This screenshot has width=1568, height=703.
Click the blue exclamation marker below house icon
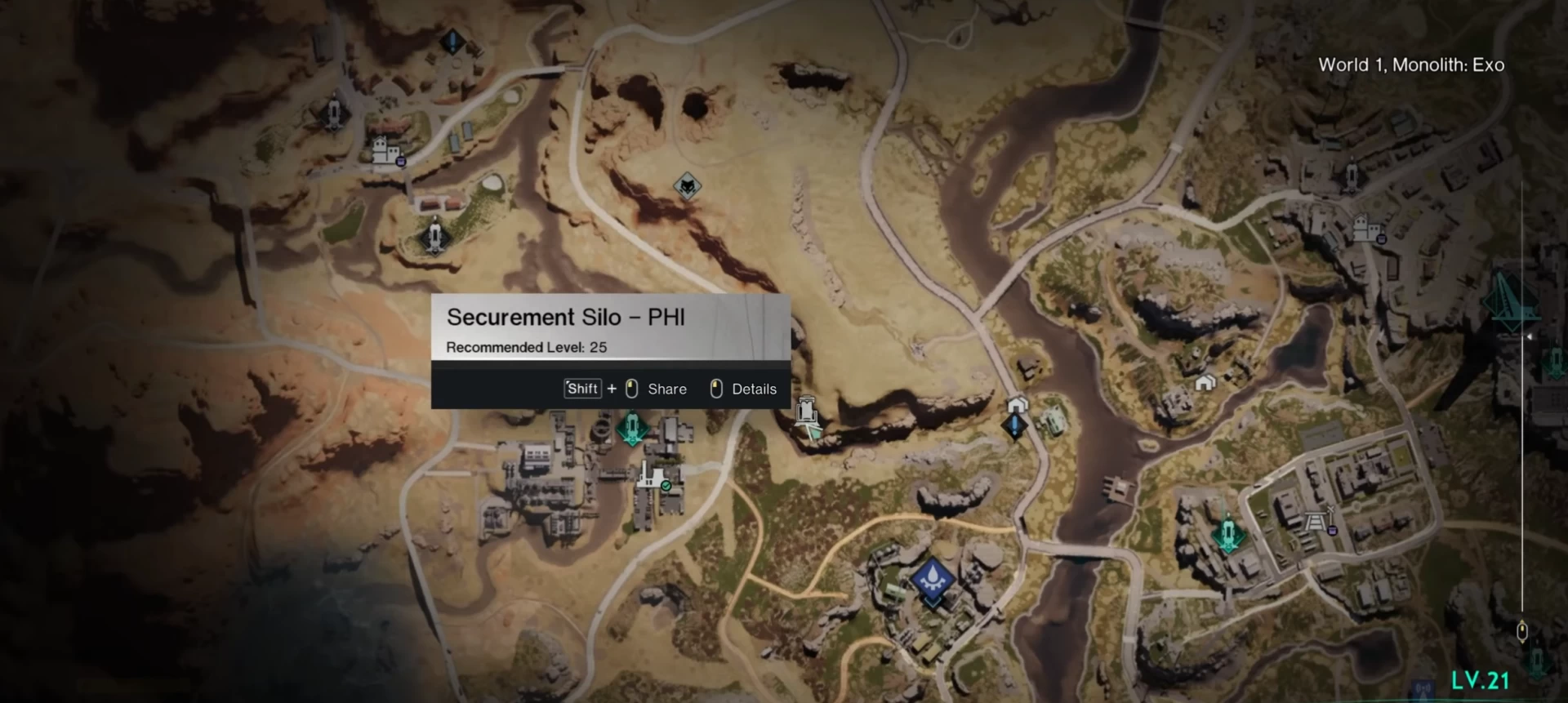[1014, 425]
